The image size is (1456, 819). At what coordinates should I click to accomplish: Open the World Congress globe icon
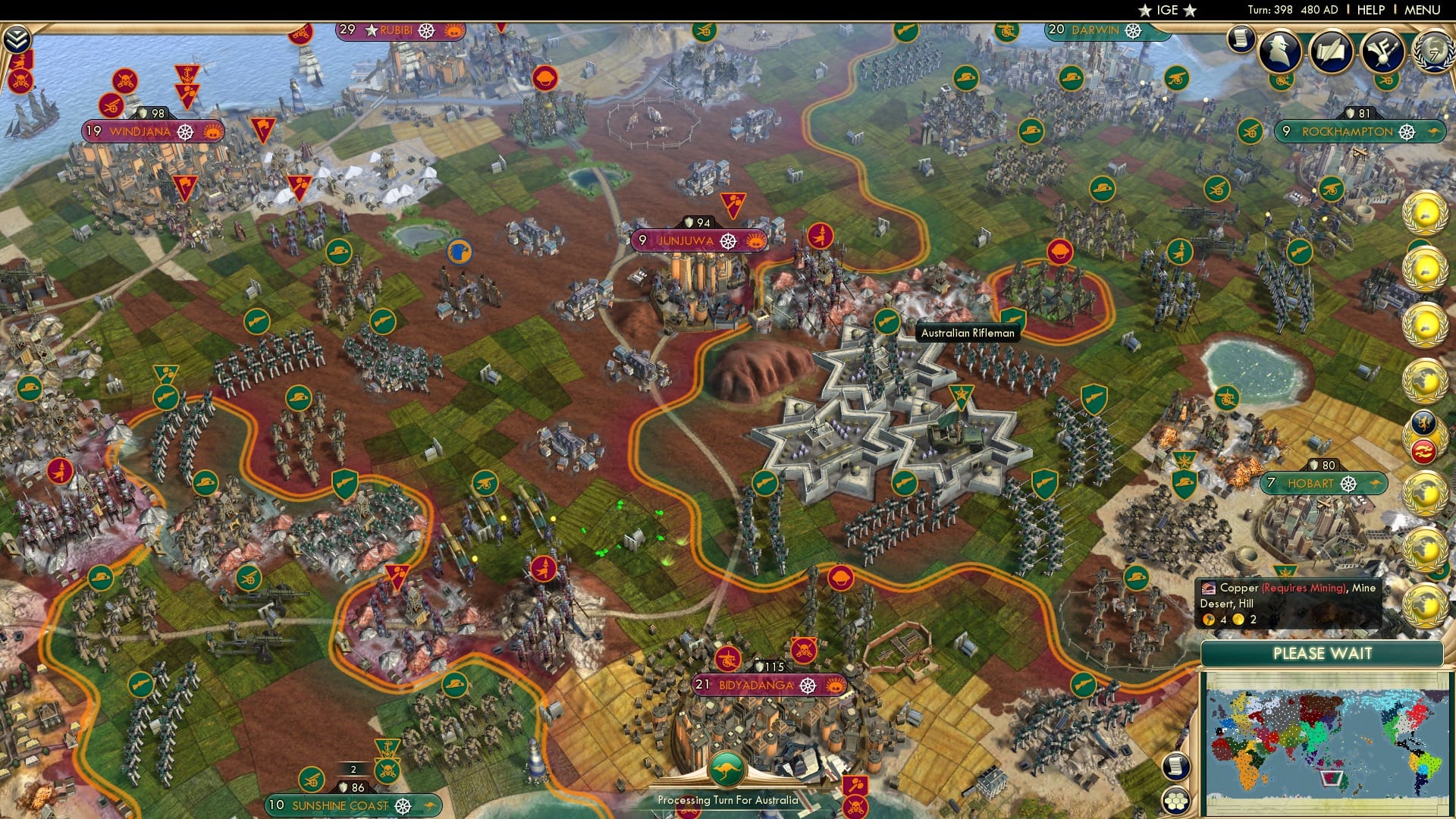(x=1435, y=52)
